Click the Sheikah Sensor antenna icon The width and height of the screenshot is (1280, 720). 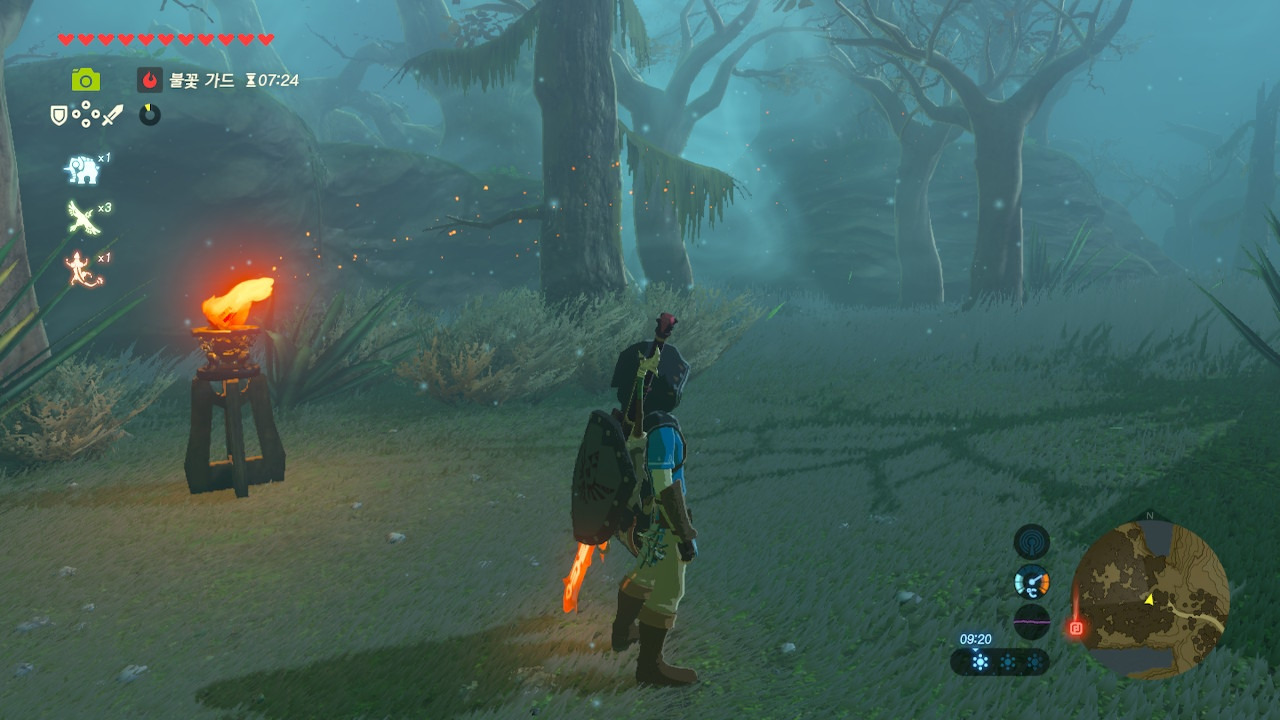[1031, 542]
